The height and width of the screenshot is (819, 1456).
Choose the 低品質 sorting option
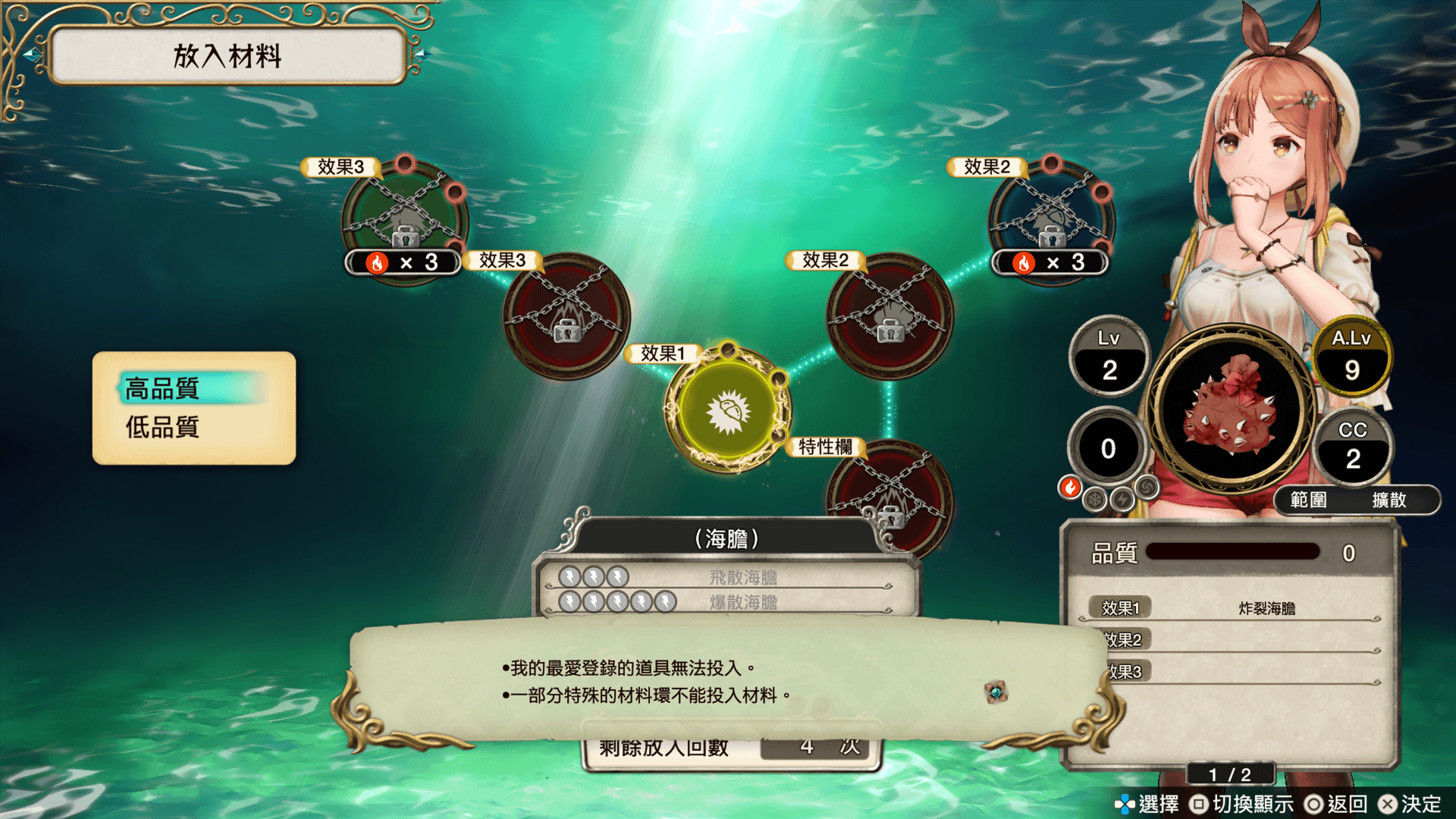click(163, 428)
